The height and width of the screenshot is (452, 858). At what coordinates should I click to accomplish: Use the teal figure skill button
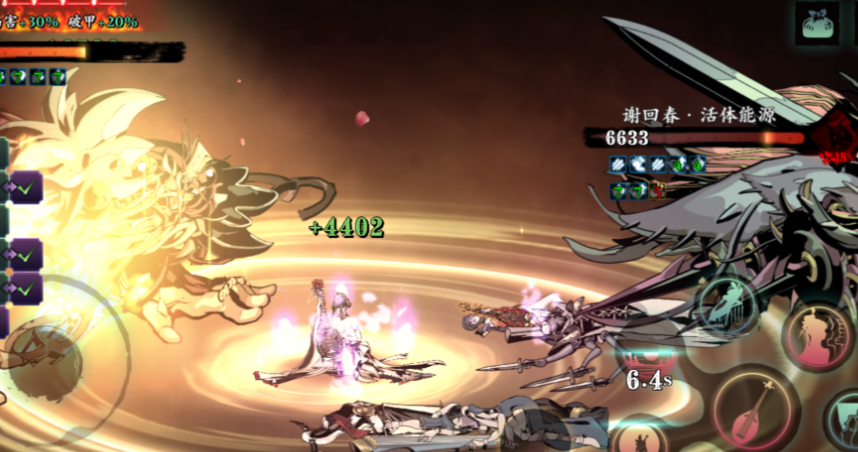click(729, 304)
